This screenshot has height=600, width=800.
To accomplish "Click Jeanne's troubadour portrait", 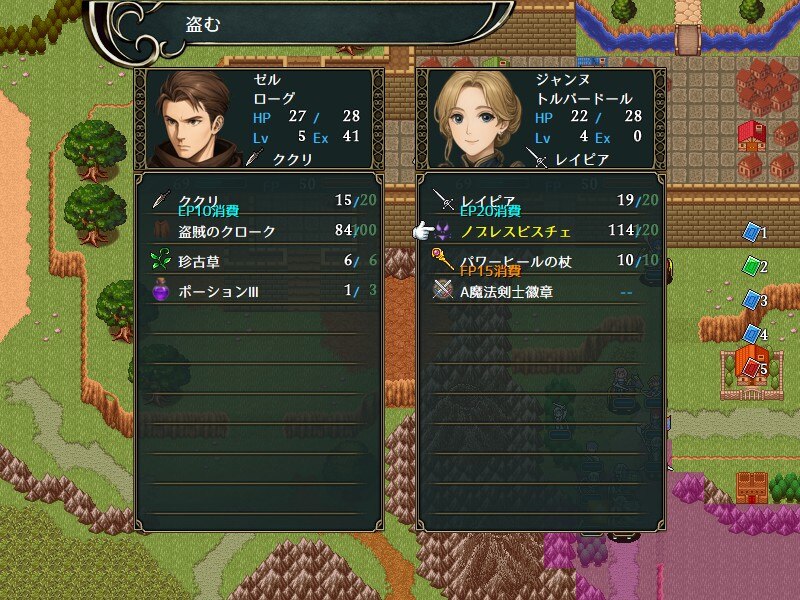I will (x=474, y=119).
